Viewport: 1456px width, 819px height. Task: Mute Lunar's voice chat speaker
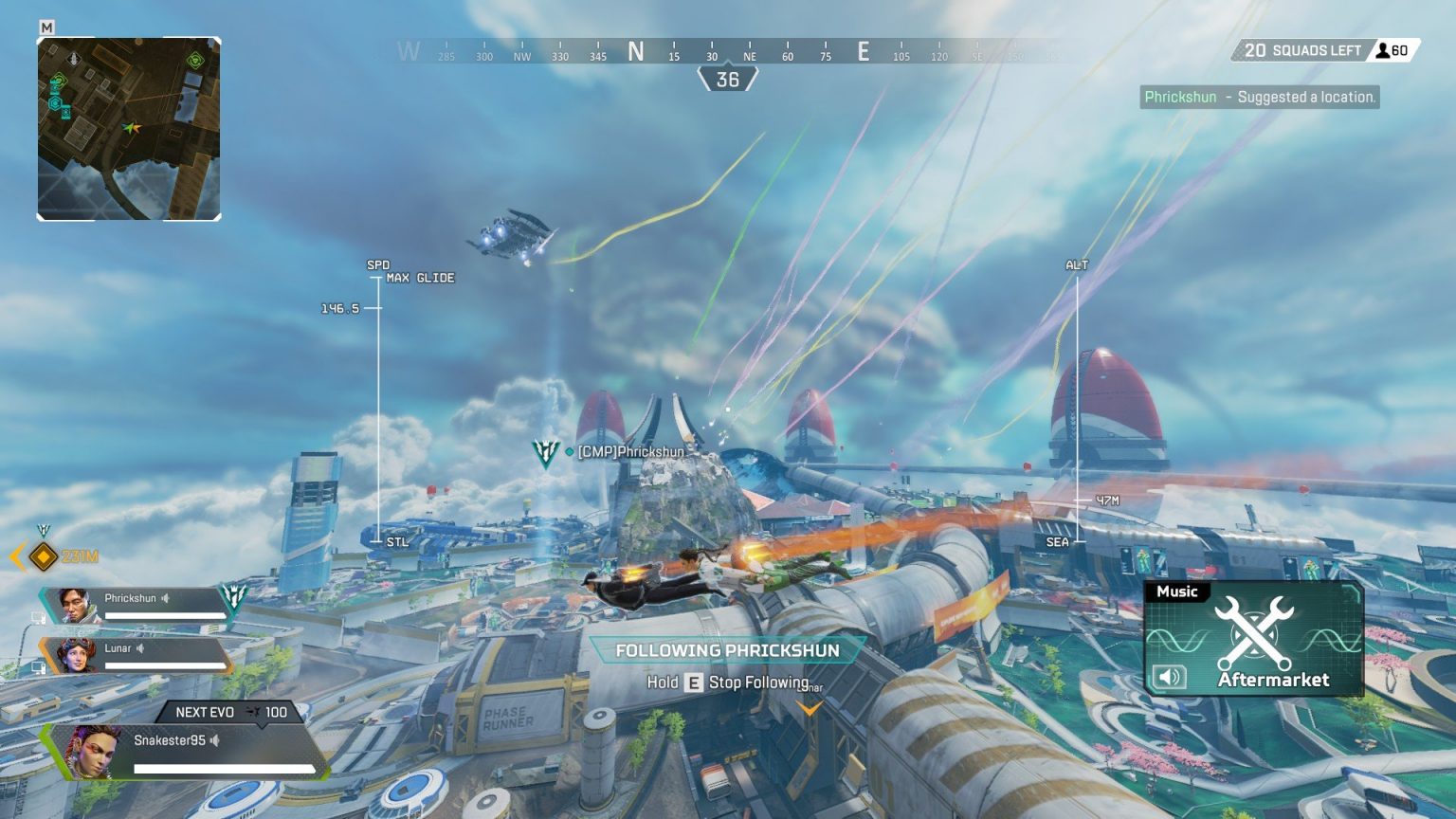tap(140, 647)
